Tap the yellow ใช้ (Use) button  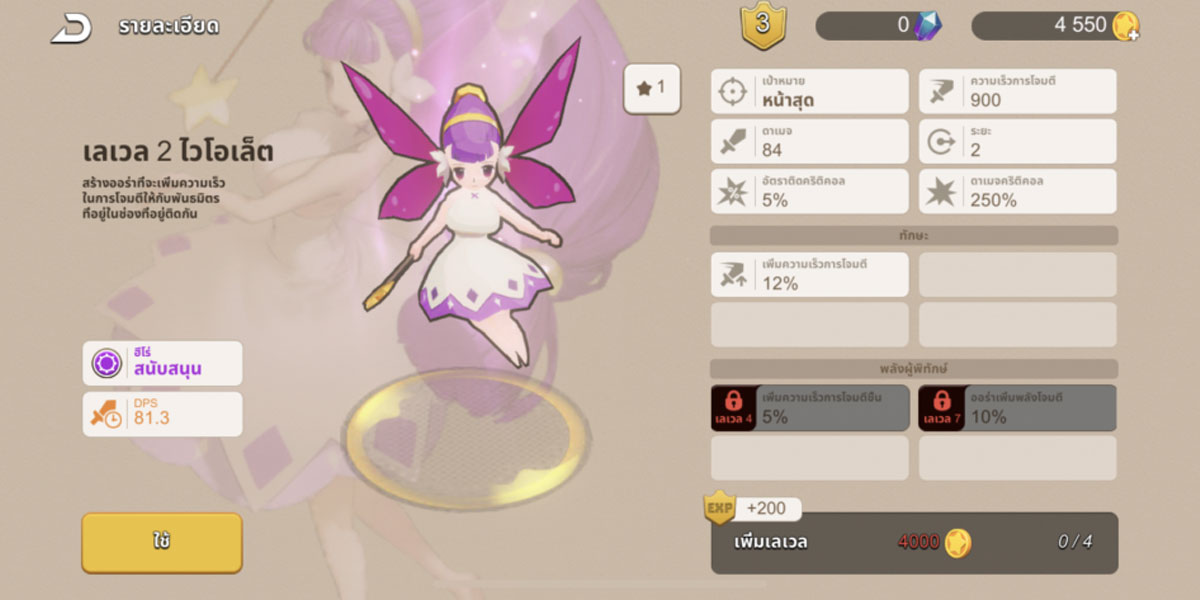click(x=162, y=542)
